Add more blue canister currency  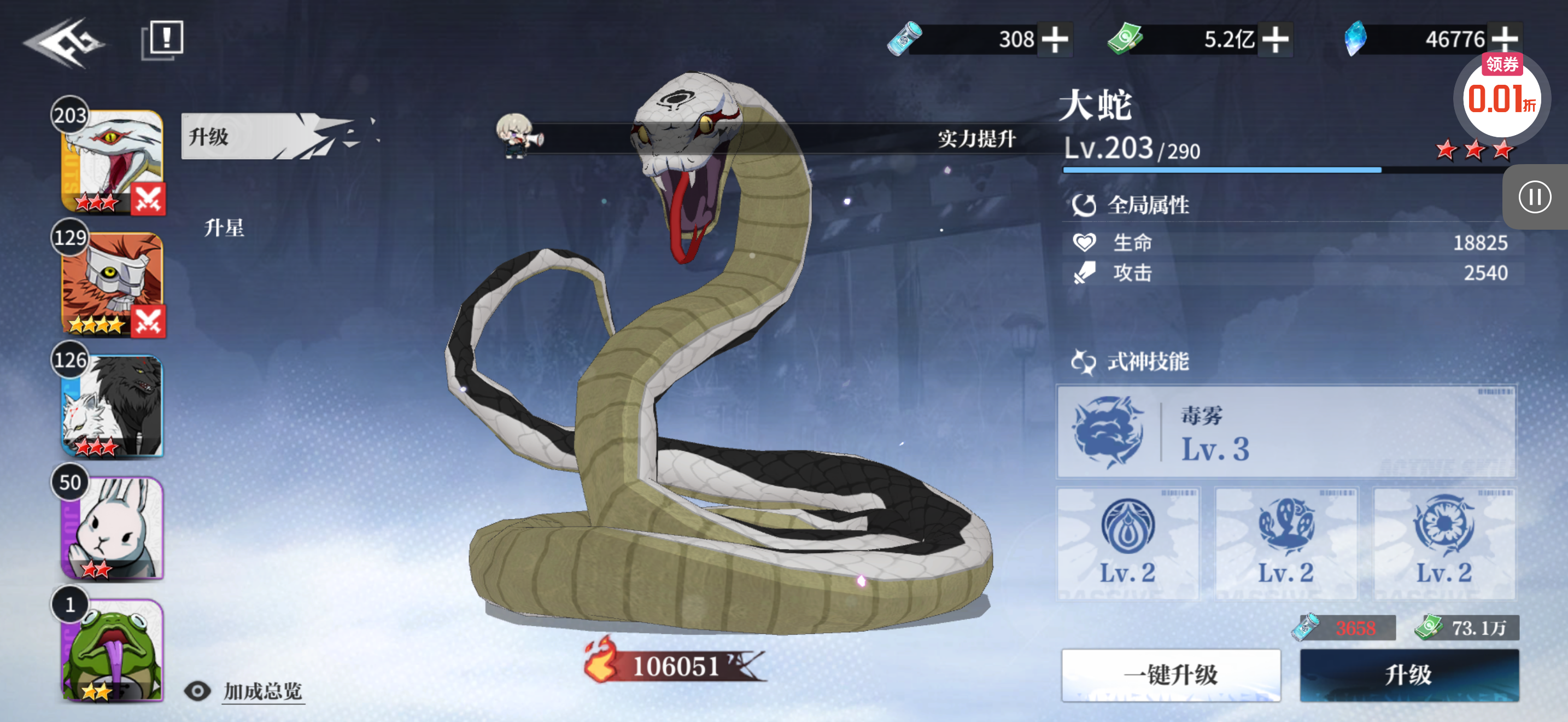(1055, 39)
